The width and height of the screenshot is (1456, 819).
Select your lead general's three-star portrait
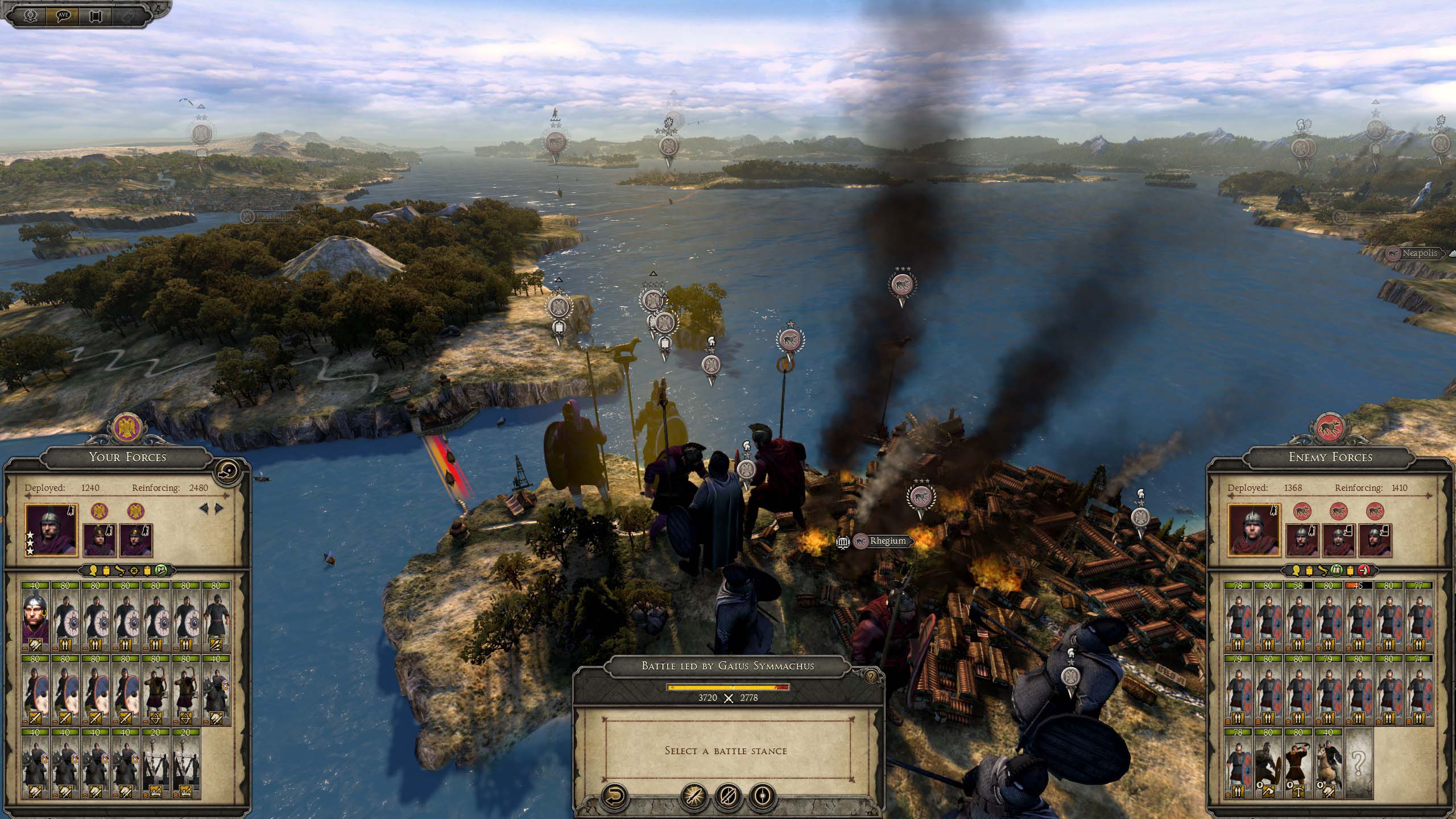pyautogui.click(x=51, y=530)
